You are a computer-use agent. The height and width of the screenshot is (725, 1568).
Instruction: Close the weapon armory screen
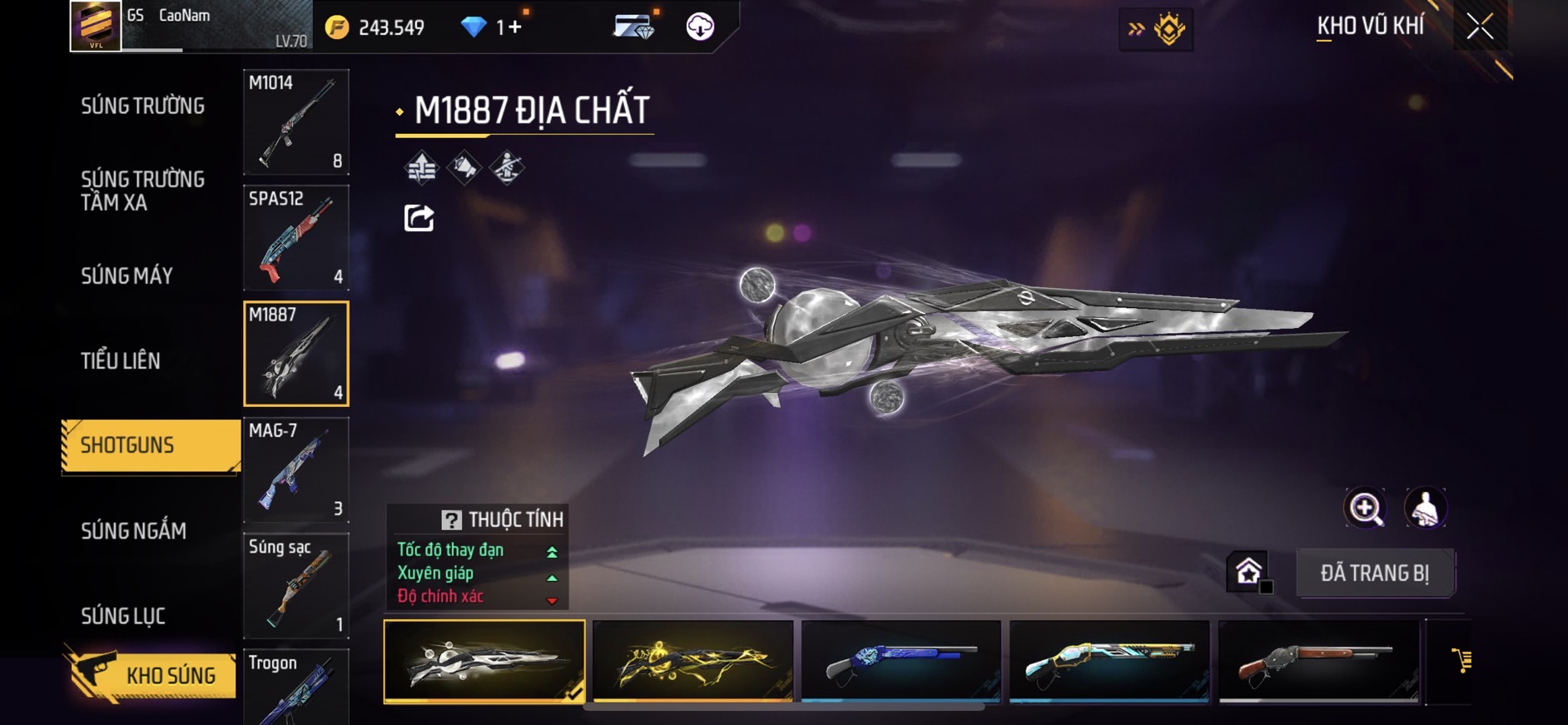[1479, 27]
